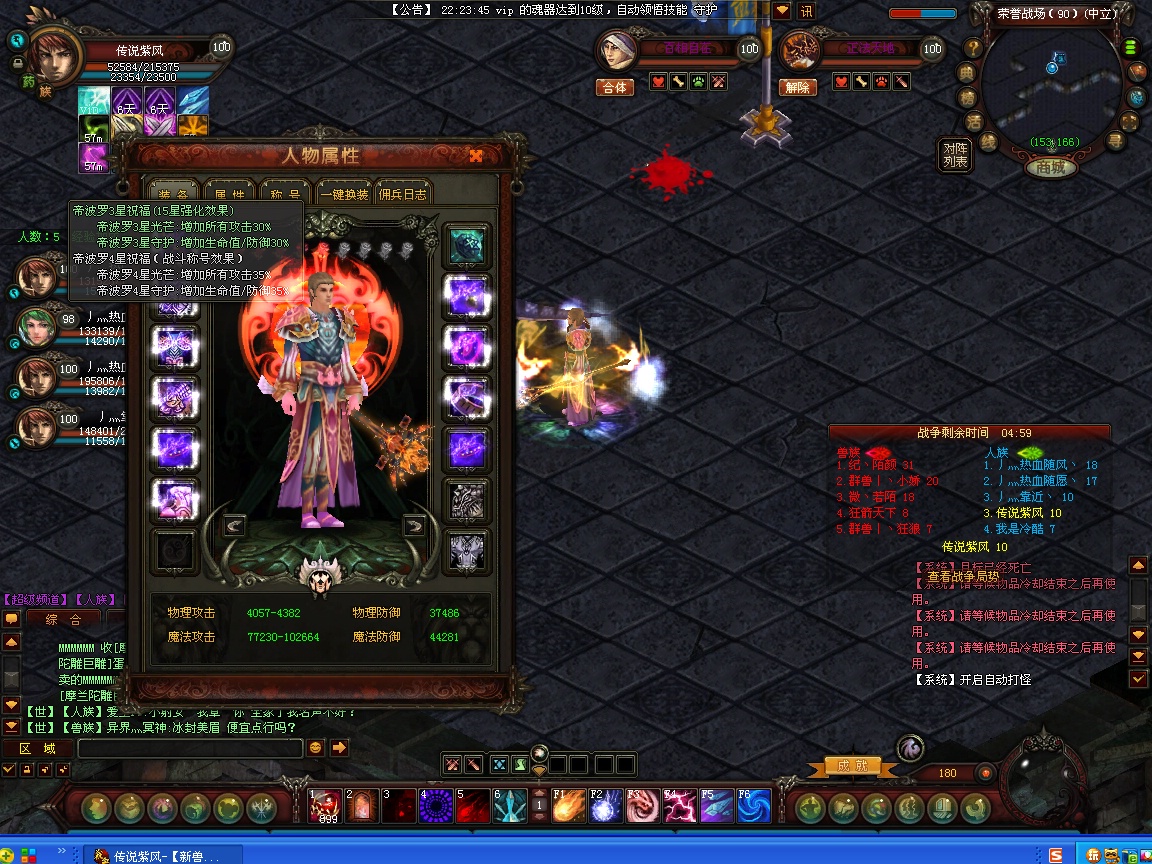Open the 商城 shop
Screen dimensions: 1152x864
coord(1050,167)
